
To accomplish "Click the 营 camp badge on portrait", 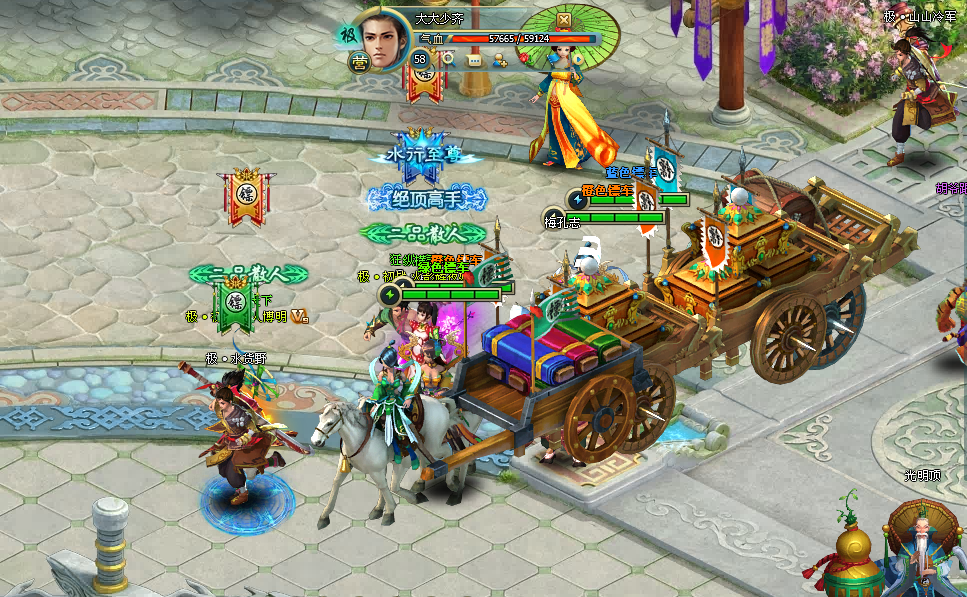I will tap(359, 62).
